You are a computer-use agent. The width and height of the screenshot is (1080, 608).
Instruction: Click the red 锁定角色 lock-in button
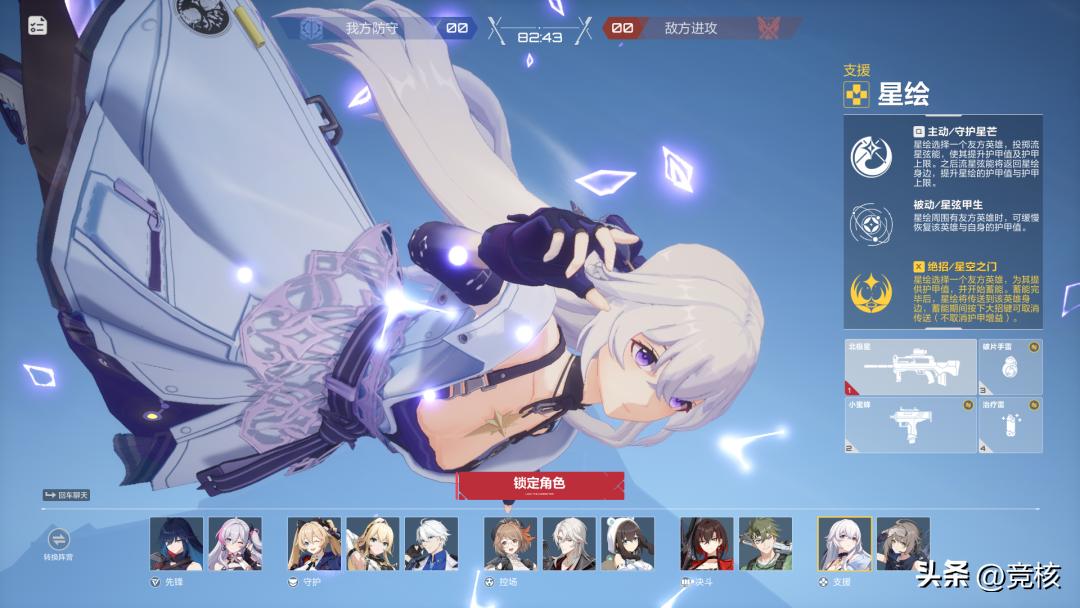click(540, 484)
